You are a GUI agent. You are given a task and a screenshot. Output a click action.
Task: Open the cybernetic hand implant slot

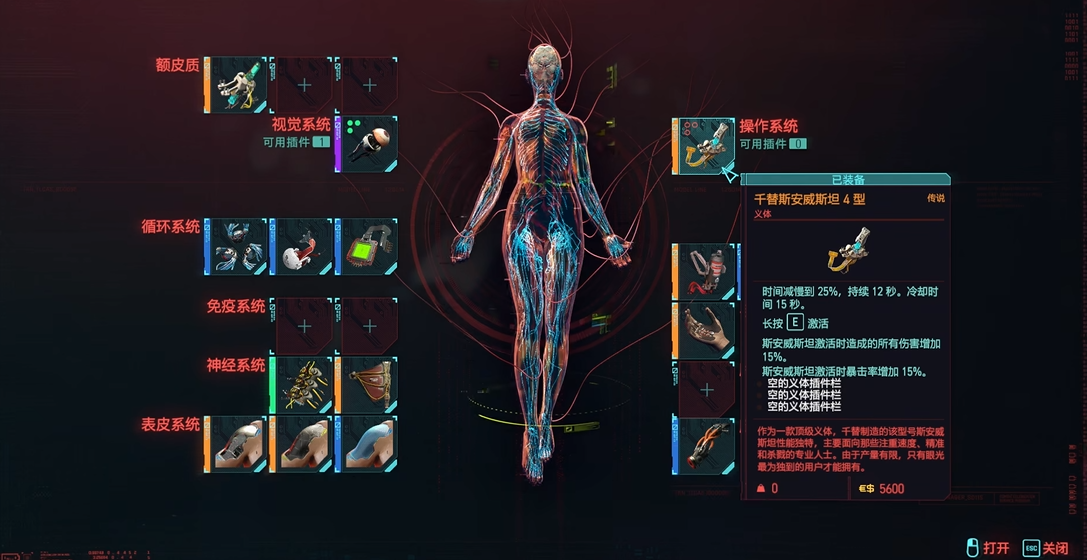click(707, 330)
